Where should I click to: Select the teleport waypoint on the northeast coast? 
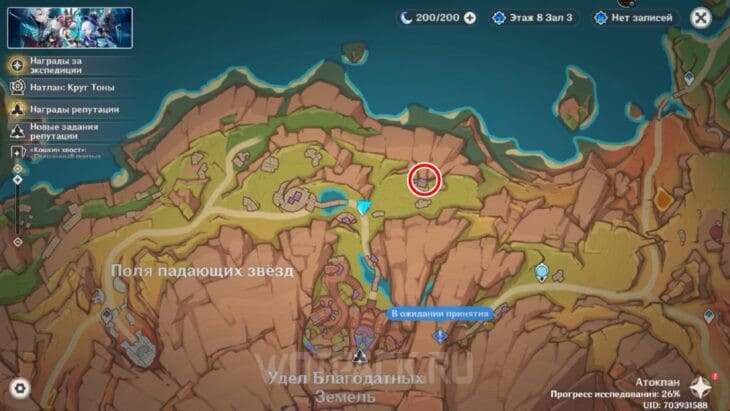[x=688, y=78]
